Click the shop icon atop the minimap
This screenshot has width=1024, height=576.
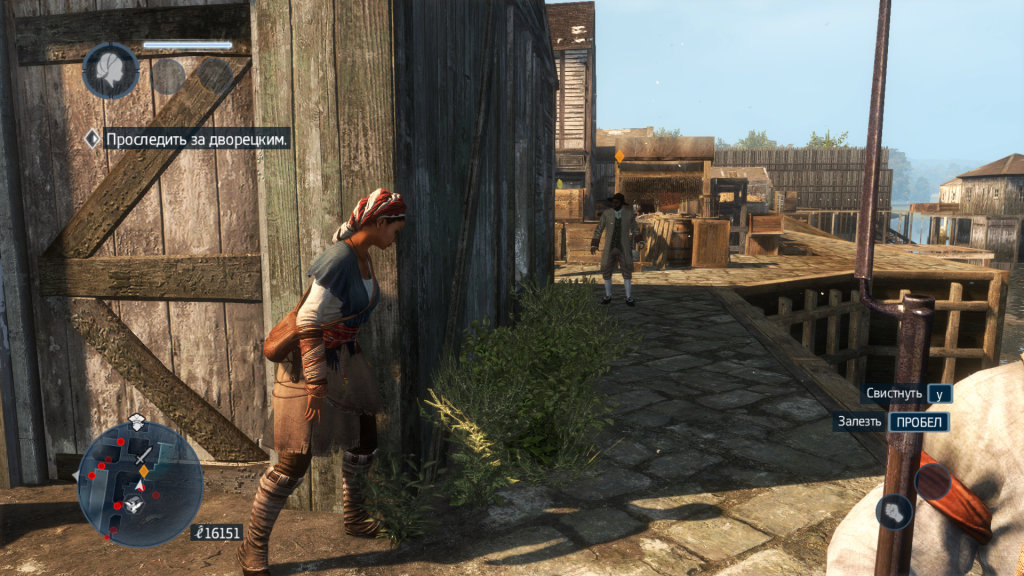click(137, 419)
